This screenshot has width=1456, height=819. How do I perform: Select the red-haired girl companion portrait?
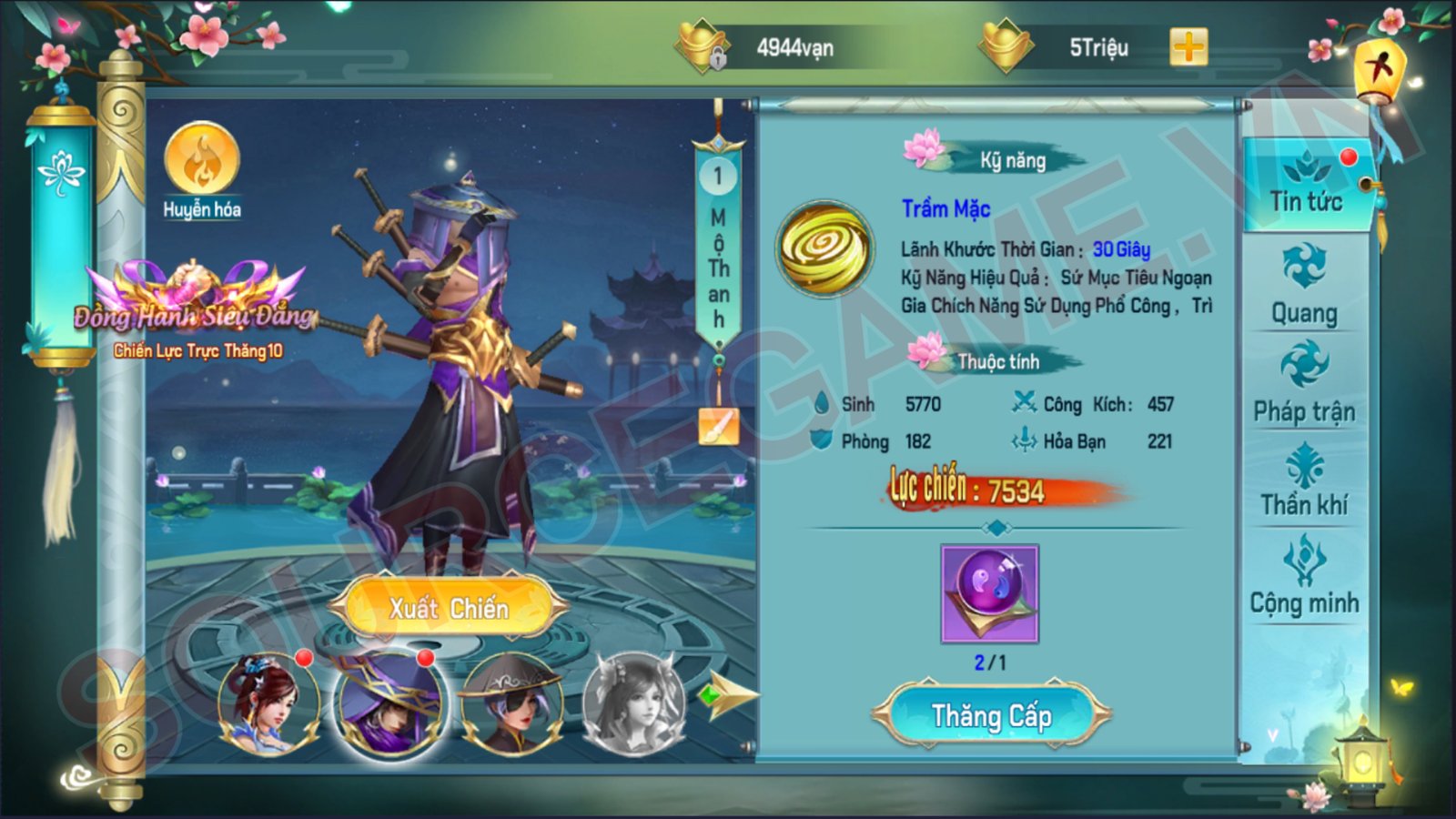[x=268, y=704]
